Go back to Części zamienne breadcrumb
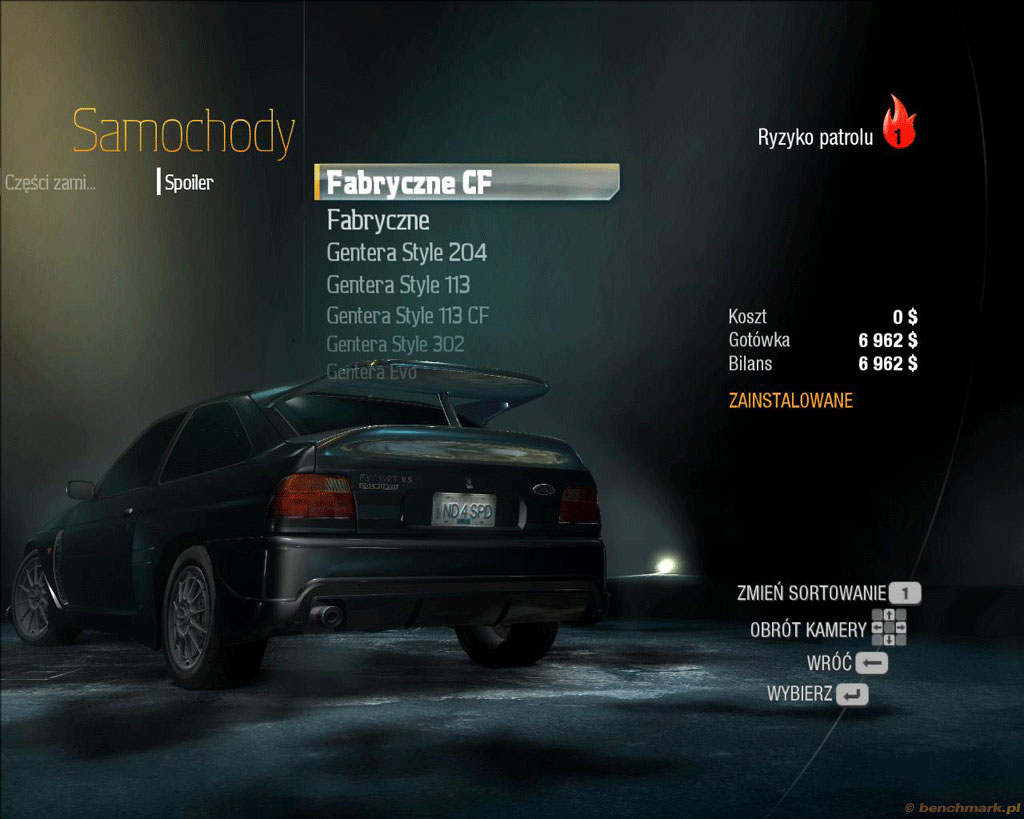This screenshot has height=819, width=1024. tap(50, 183)
